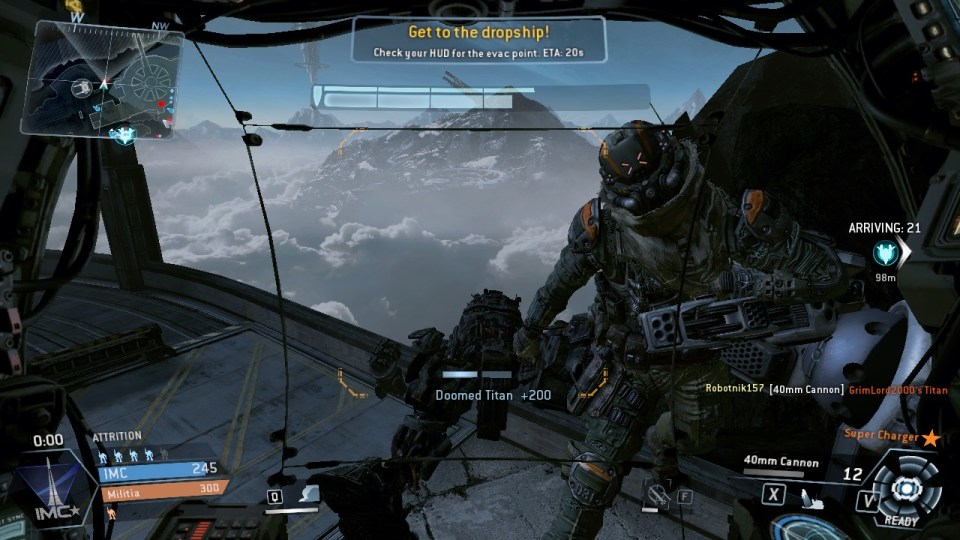The height and width of the screenshot is (540, 960).
Task: Activate the electric smoke ability icon
Action: [312, 494]
